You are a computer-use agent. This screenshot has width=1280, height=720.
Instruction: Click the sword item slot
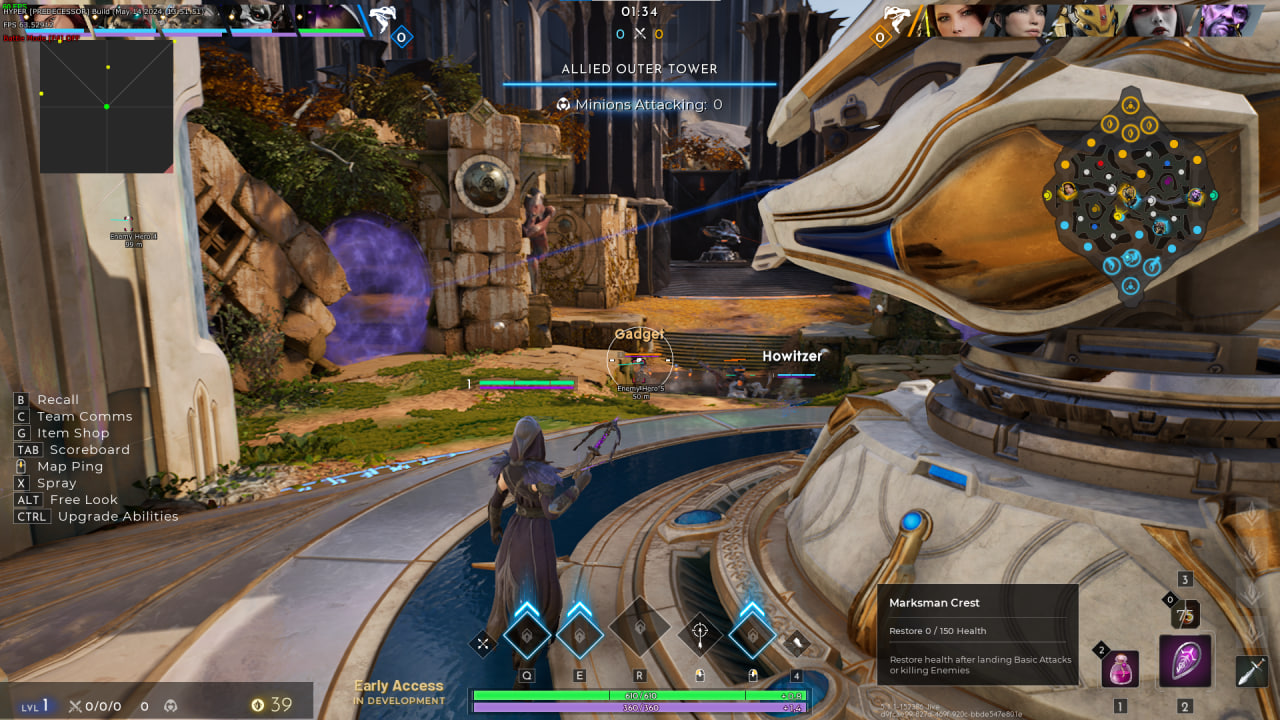click(1252, 670)
